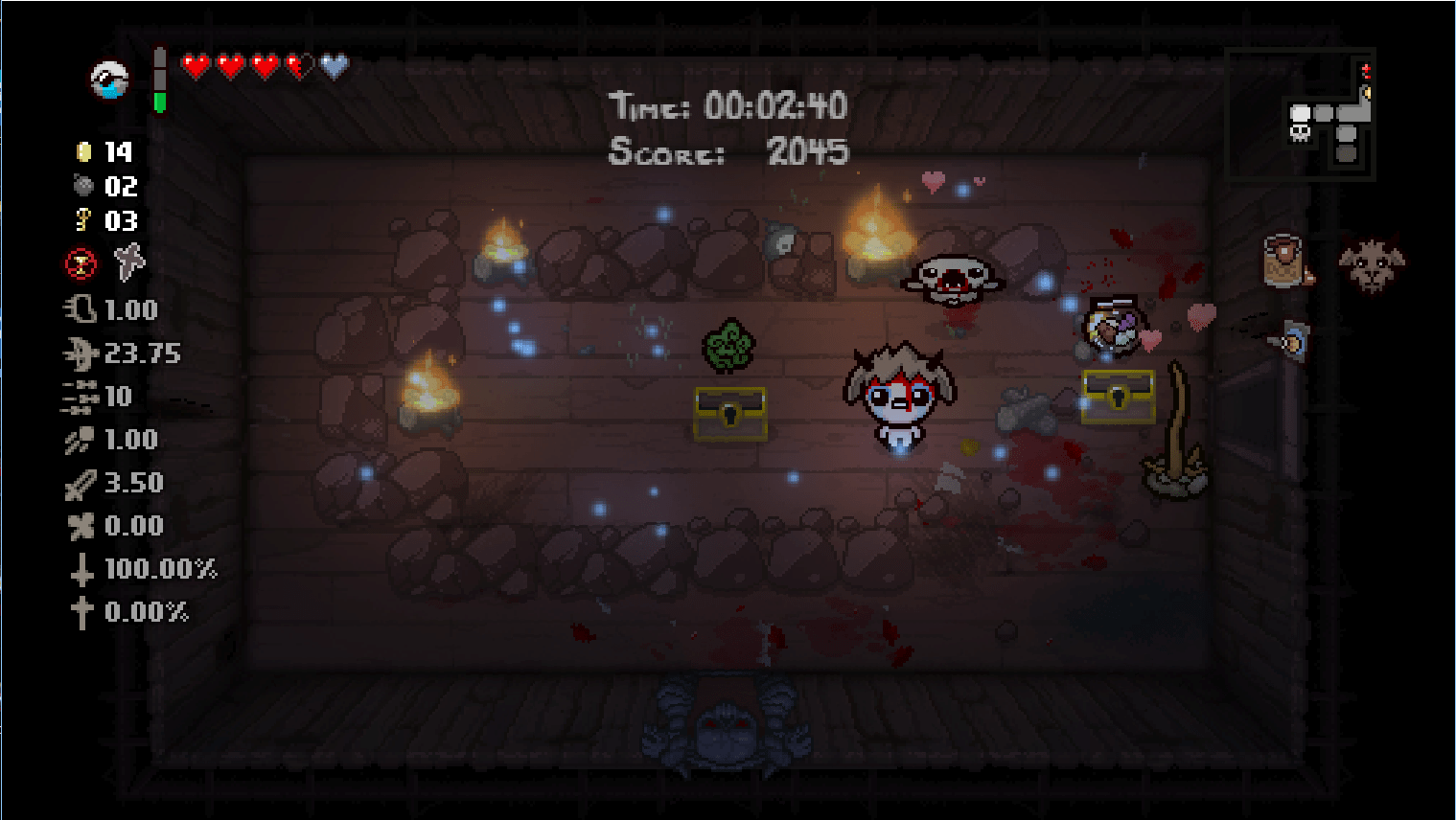Click the shot speed stat icon
Screen dimensions: 1456x820
81,439
